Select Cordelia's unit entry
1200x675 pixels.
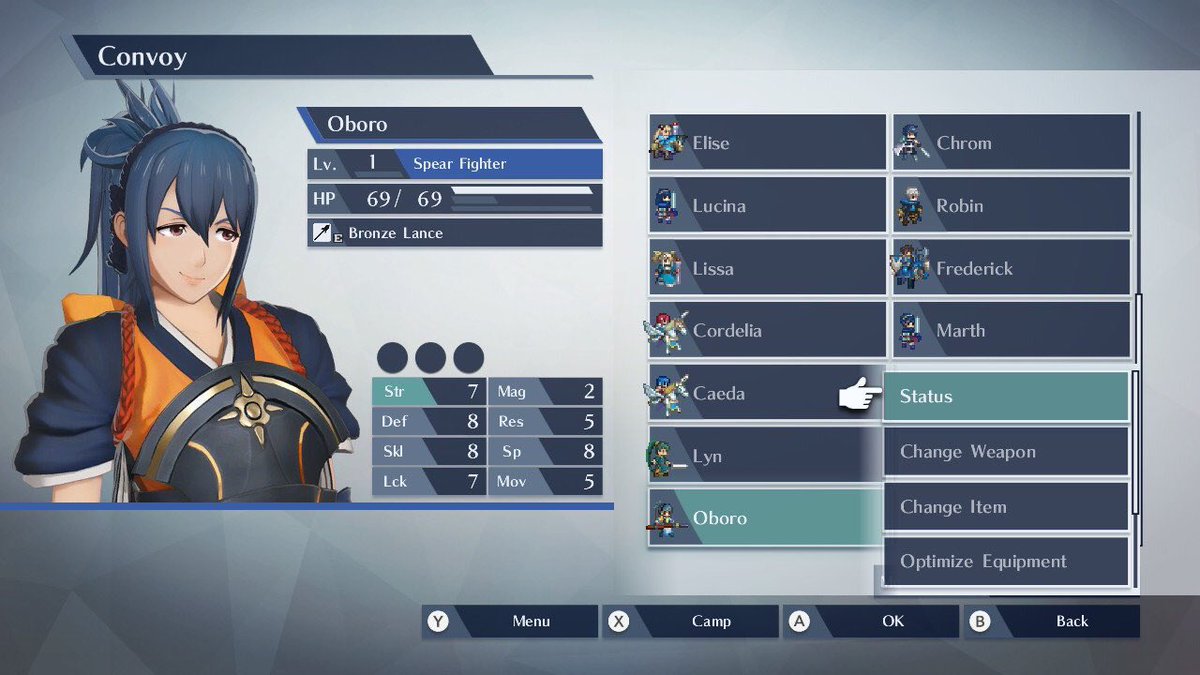(767, 331)
